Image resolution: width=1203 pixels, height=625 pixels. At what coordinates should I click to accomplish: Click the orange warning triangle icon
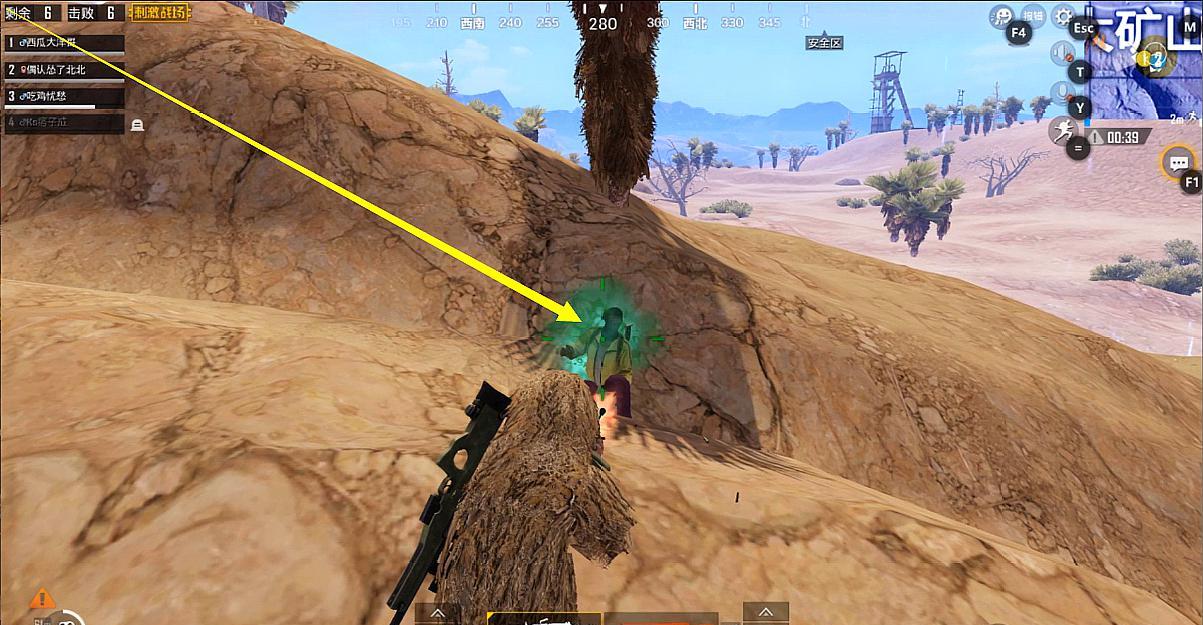(42, 599)
